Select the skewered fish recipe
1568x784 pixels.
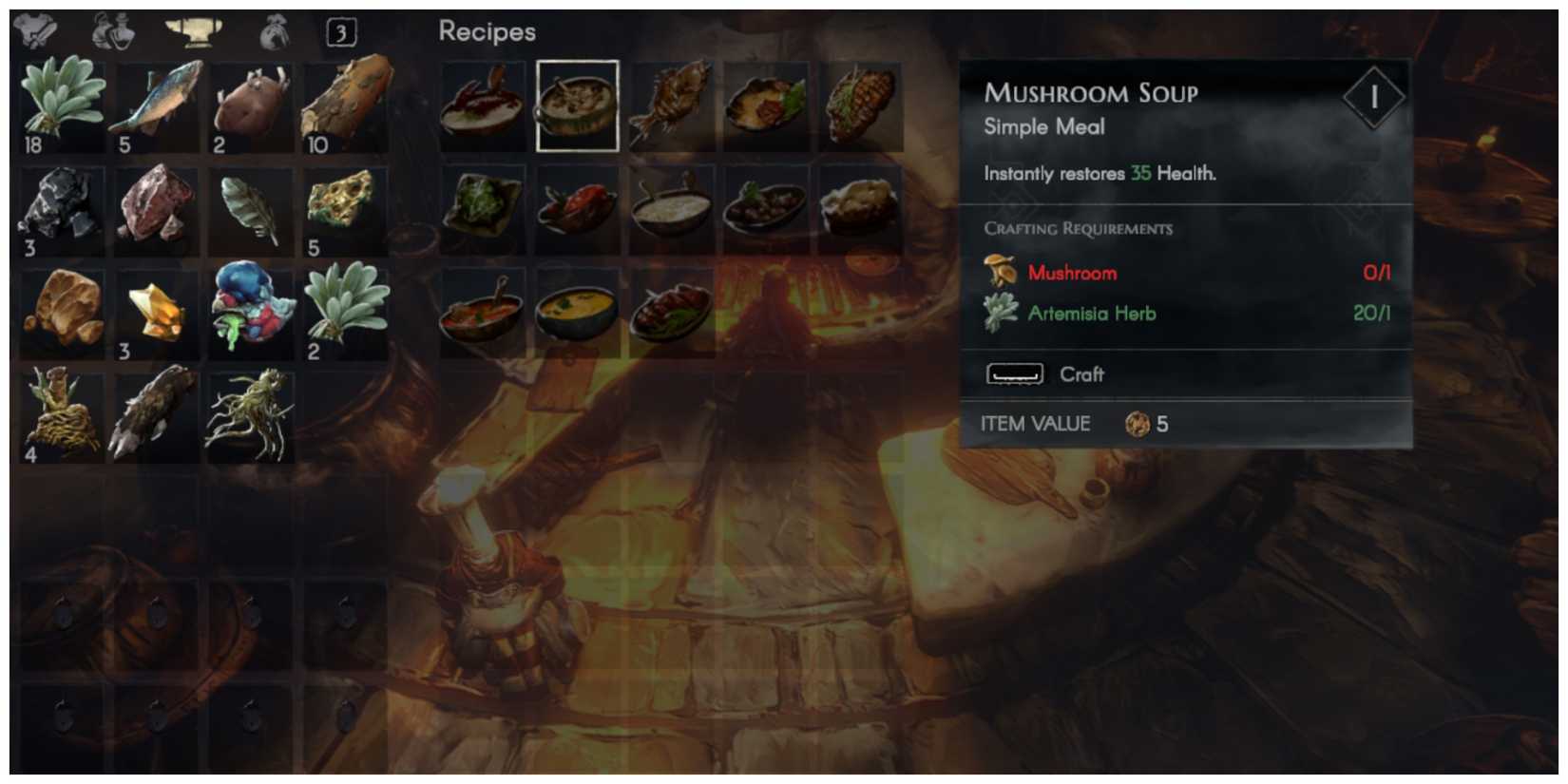672,105
